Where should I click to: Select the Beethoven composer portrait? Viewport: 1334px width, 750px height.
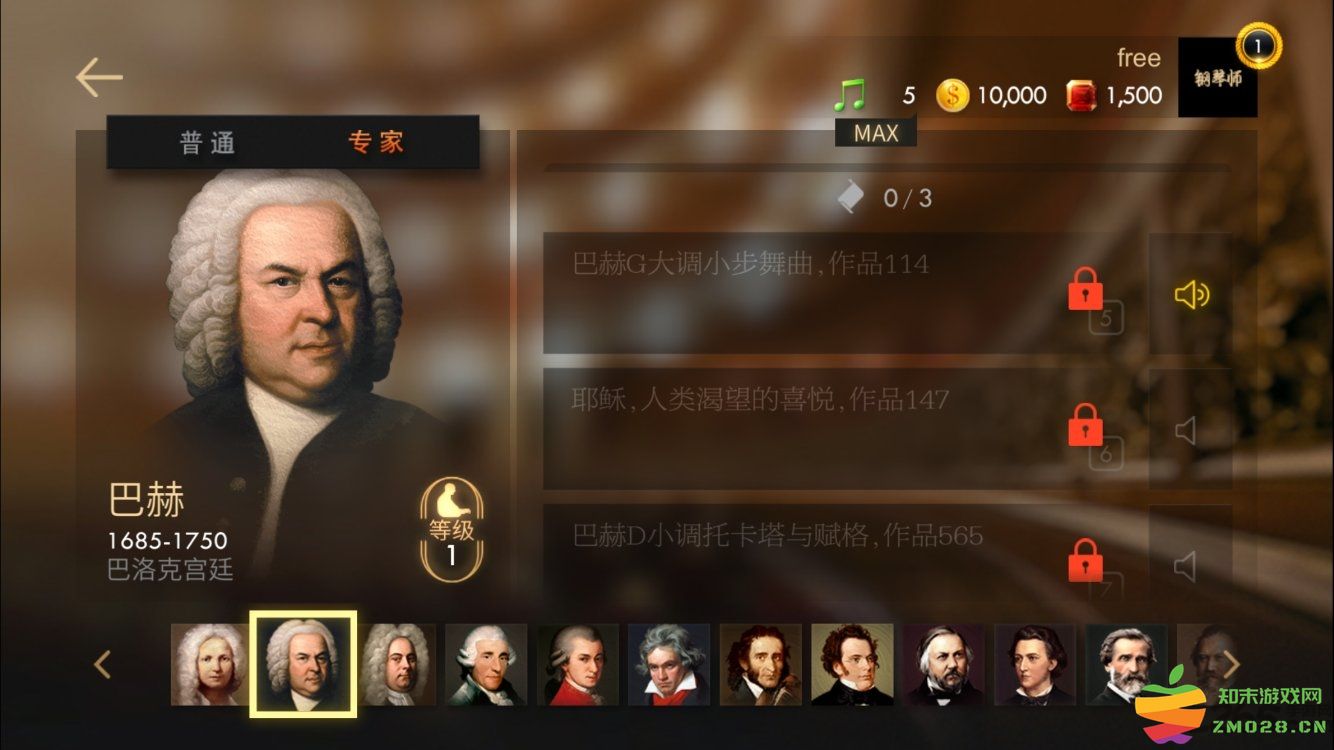[x=669, y=665]
